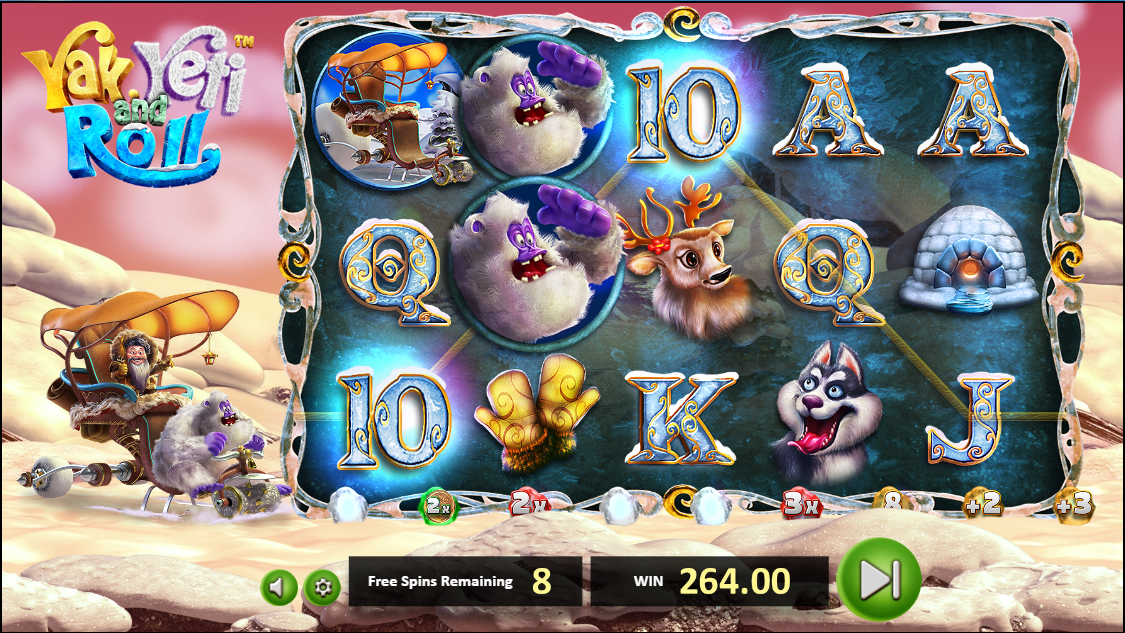Open settings with the gear icon

321,586
